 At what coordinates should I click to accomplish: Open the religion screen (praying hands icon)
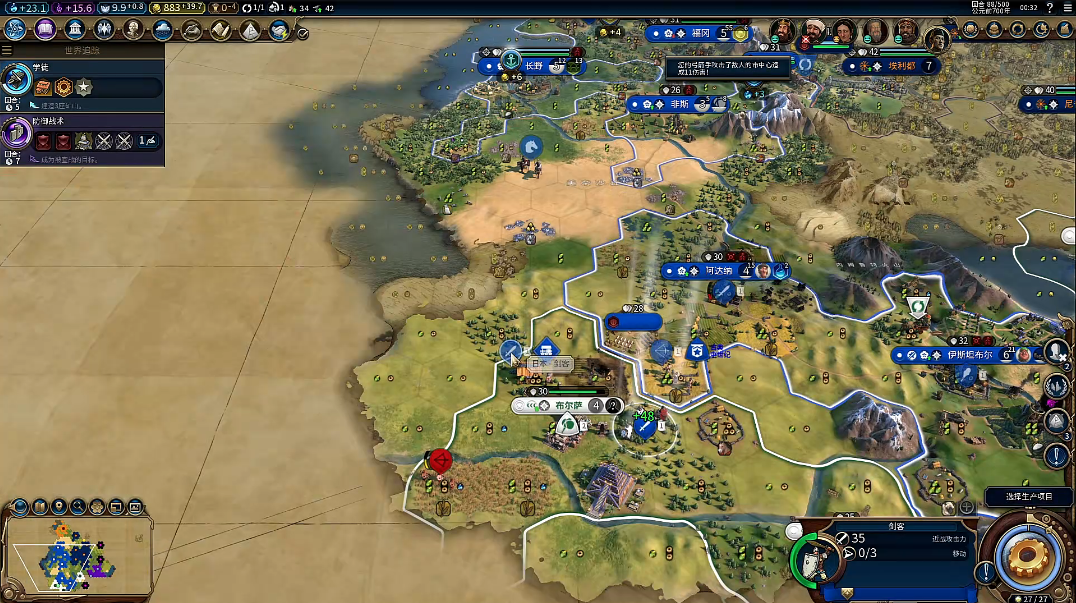[104, 29]
